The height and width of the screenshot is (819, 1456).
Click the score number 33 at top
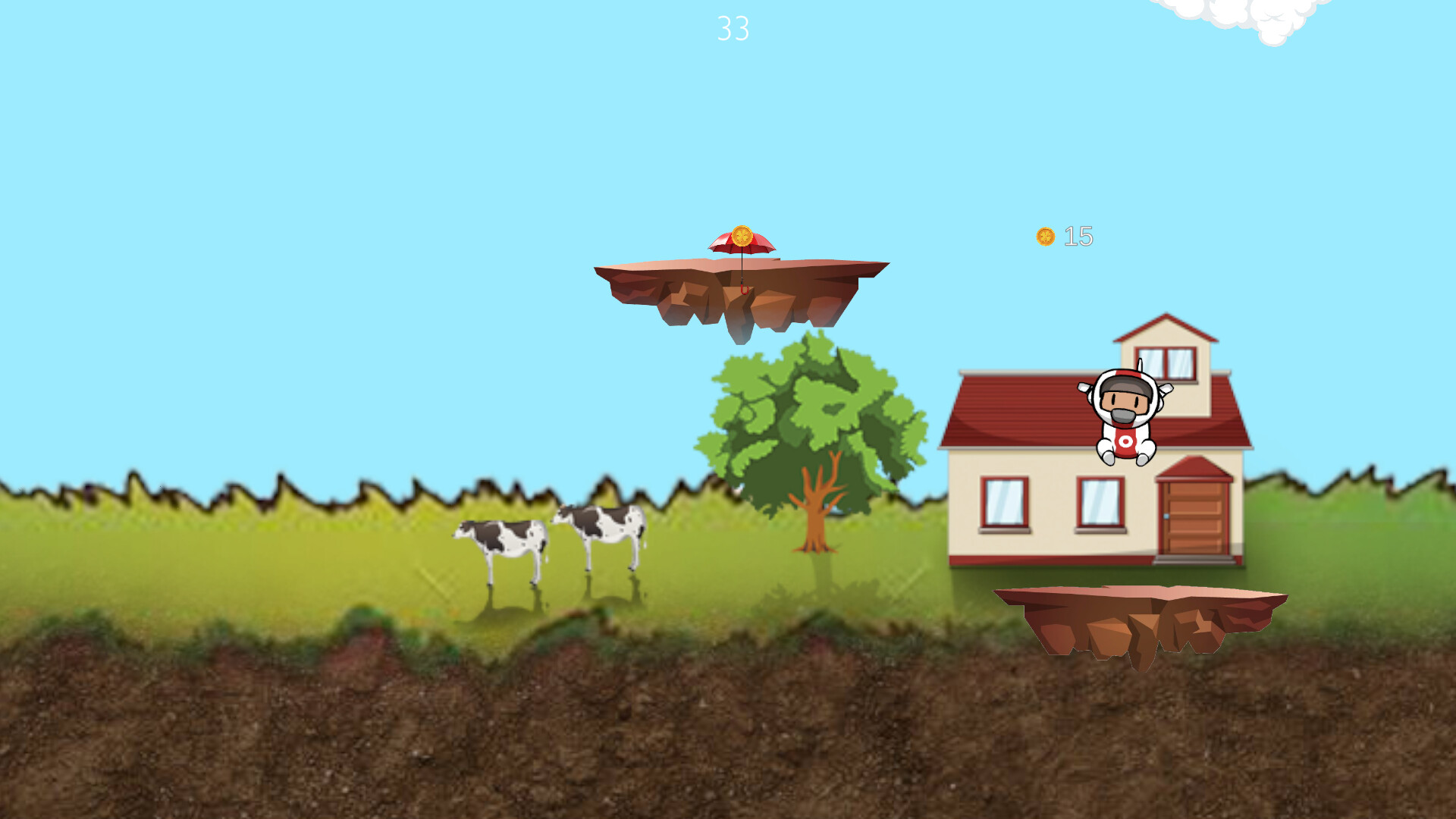pos(733,29)
